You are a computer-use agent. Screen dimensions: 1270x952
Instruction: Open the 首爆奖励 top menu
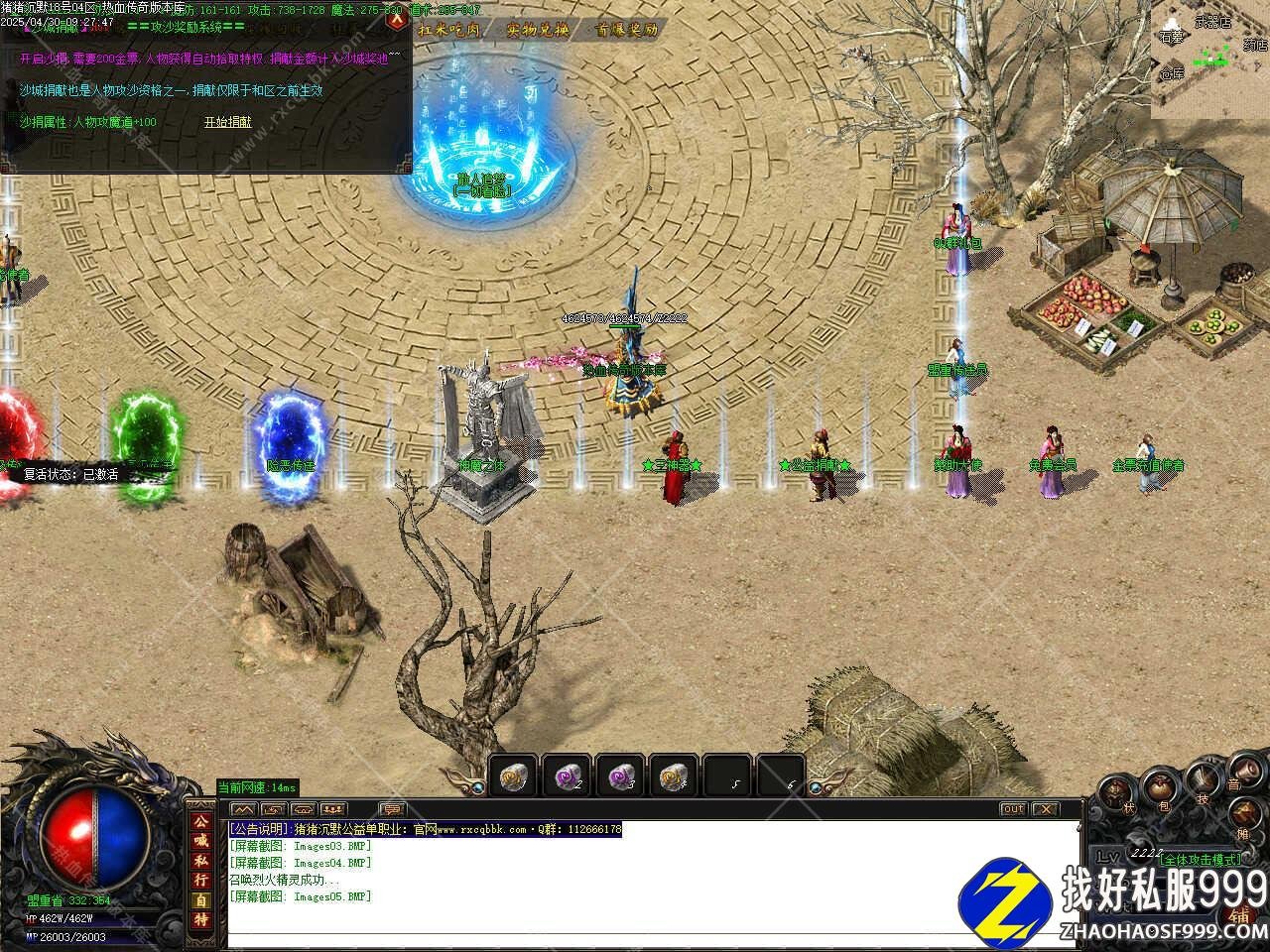626,30
